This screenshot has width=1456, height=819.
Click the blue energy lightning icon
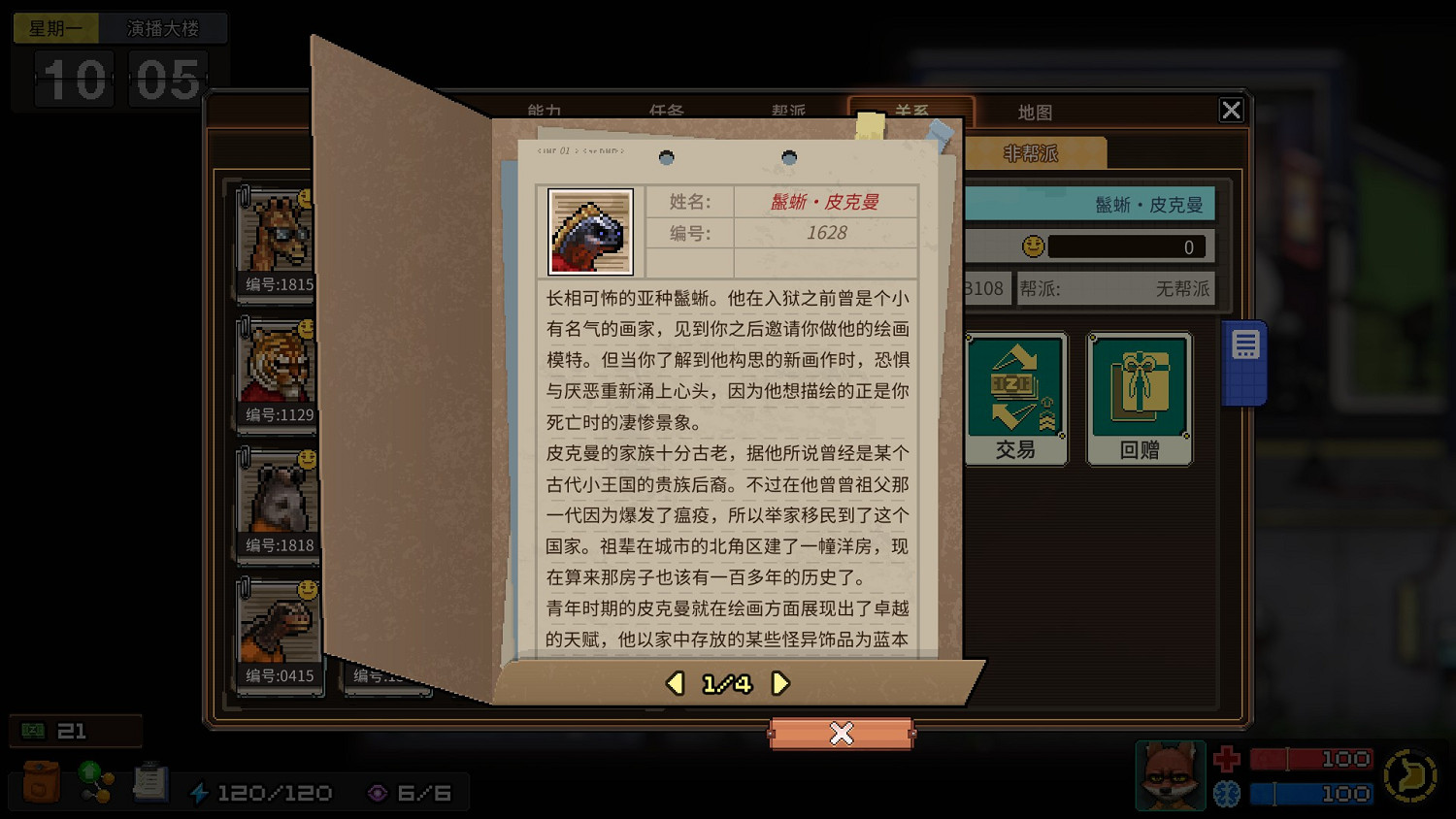tap(201, 792)
